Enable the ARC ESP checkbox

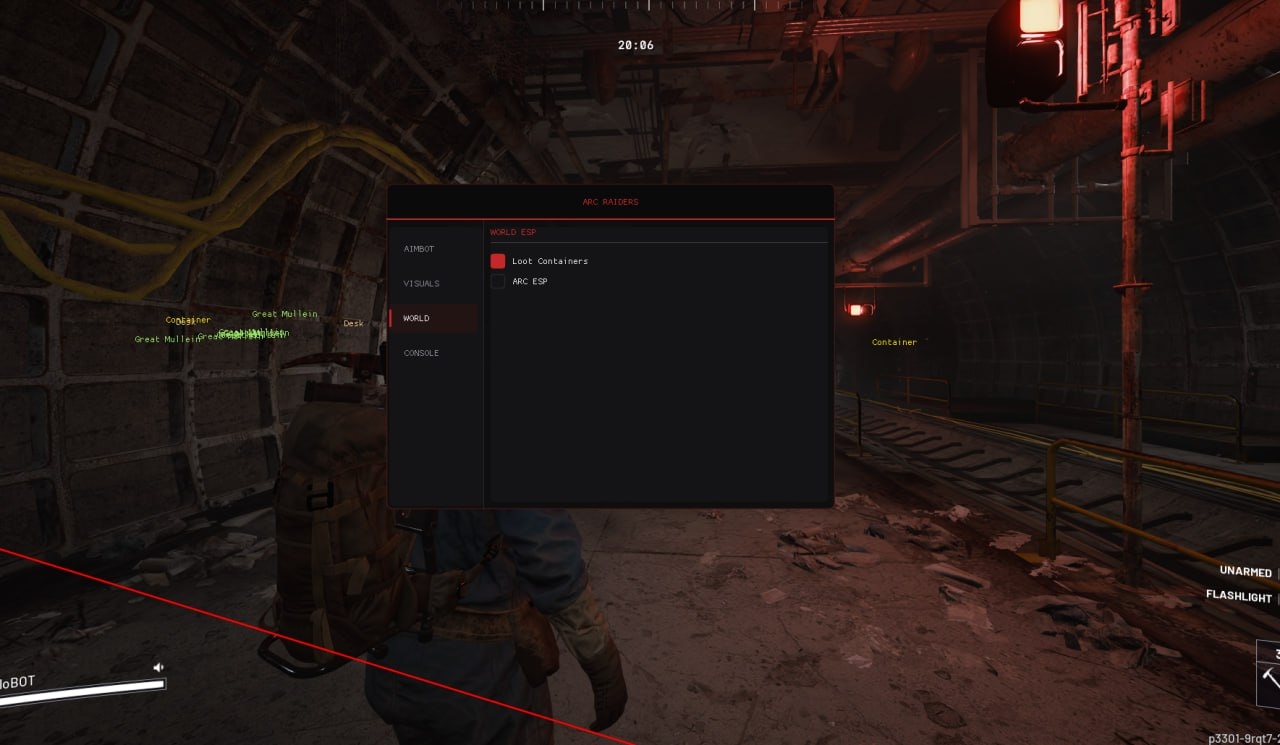coord(498,282)
